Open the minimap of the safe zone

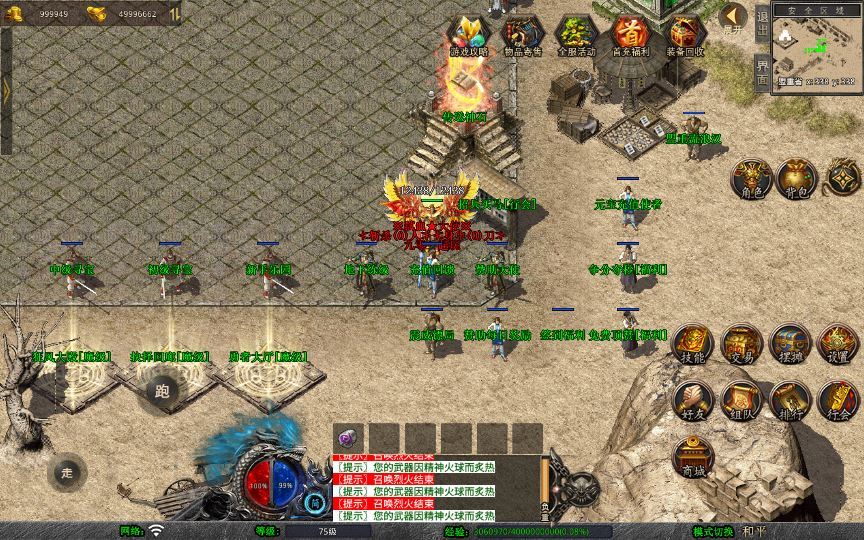[817, 48]
